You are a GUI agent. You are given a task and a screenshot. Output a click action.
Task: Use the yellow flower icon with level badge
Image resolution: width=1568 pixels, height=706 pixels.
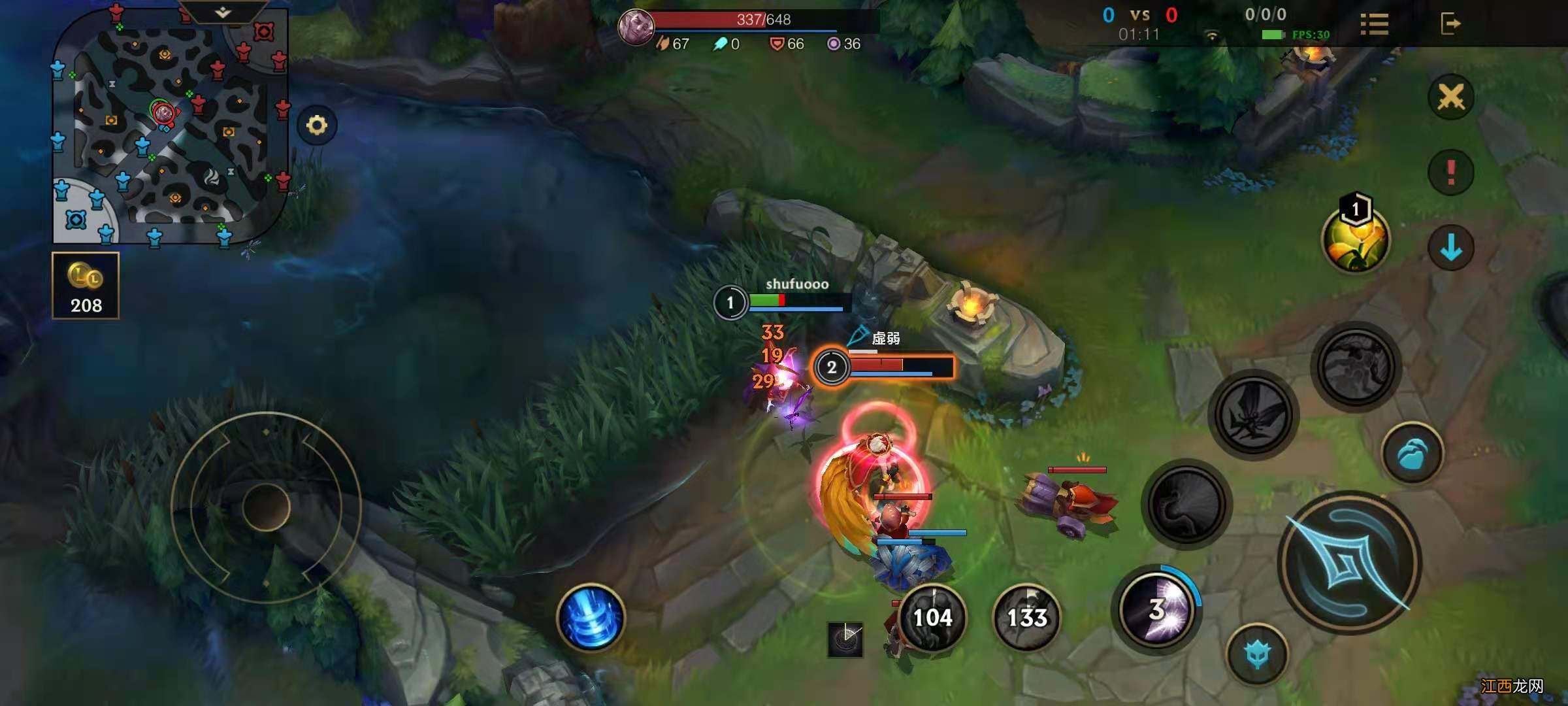pyautogui.click(x=1356, y=239)
